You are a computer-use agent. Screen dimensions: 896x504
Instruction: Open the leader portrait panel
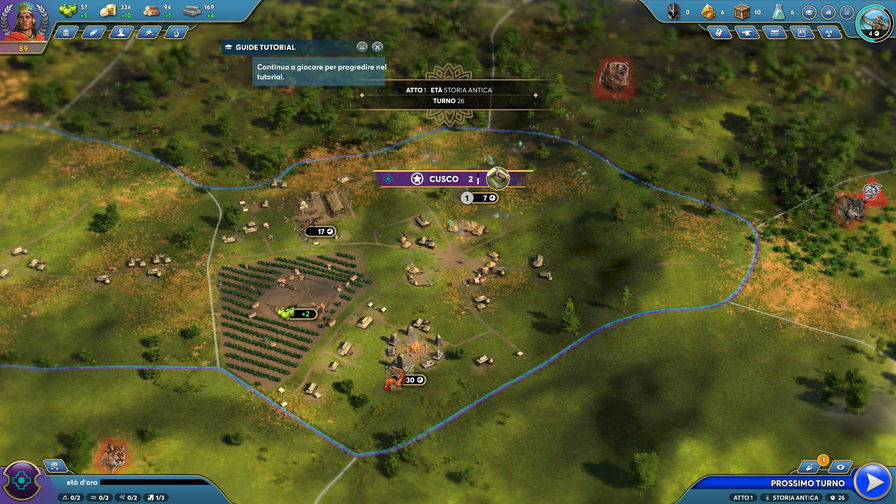coord(22,20)
